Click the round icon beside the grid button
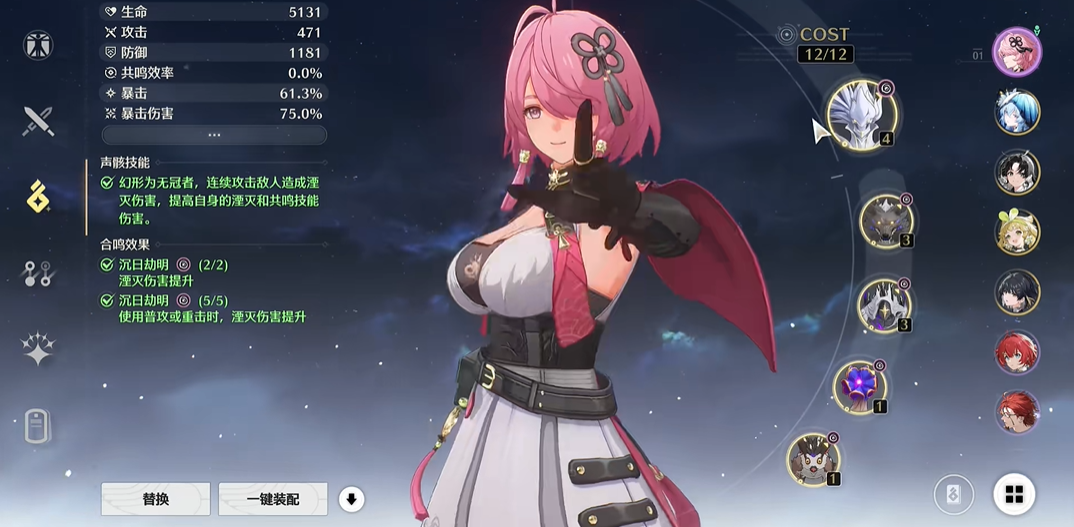This screenshot has width=1074, height=527. pyautogui.click(x=954, y=494)
